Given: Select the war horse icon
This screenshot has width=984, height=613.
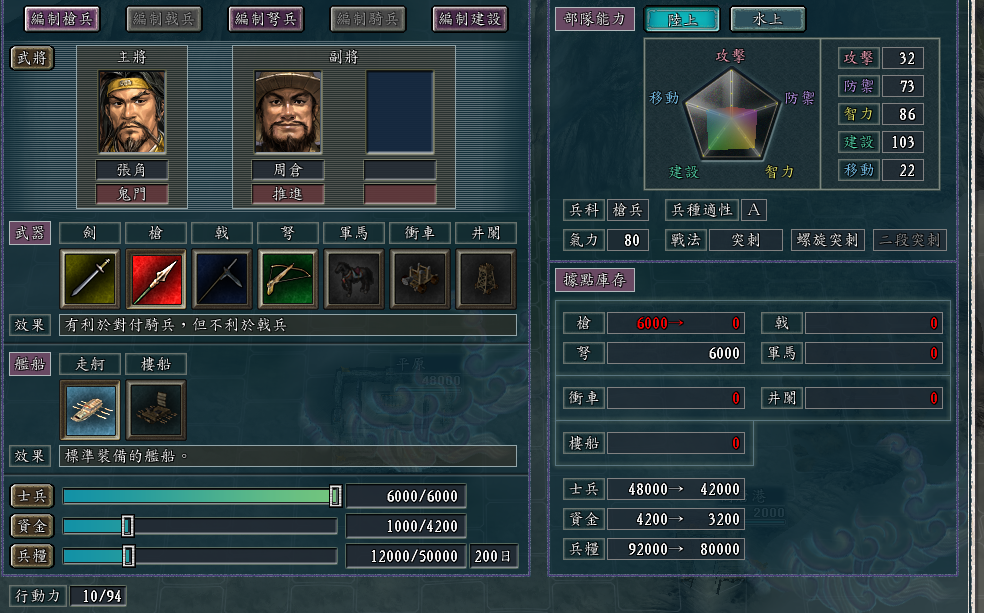Looking at the screenshot, I should point(354,279).
